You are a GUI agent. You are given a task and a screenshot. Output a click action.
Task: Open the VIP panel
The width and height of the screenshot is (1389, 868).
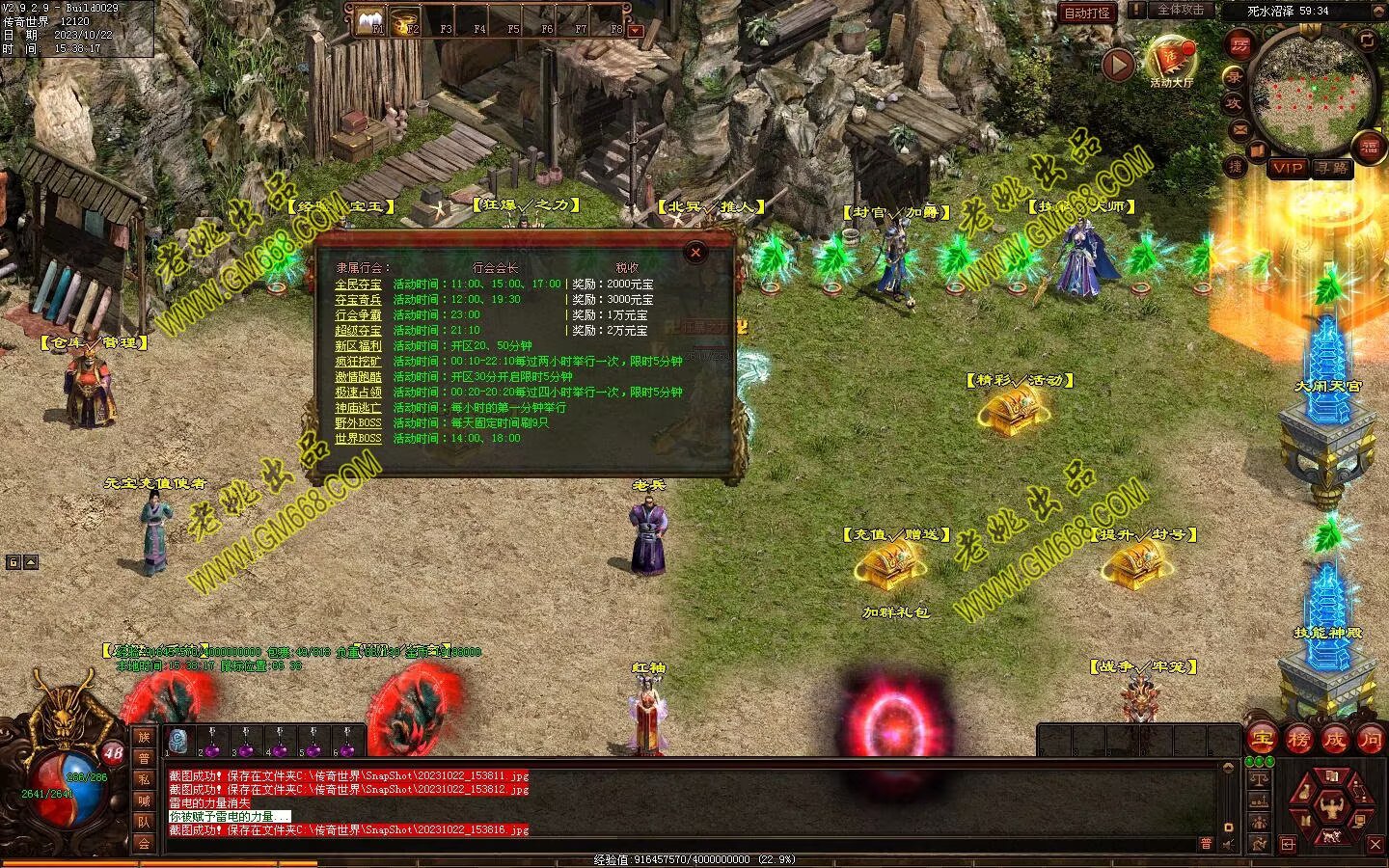pos(1287,168)
